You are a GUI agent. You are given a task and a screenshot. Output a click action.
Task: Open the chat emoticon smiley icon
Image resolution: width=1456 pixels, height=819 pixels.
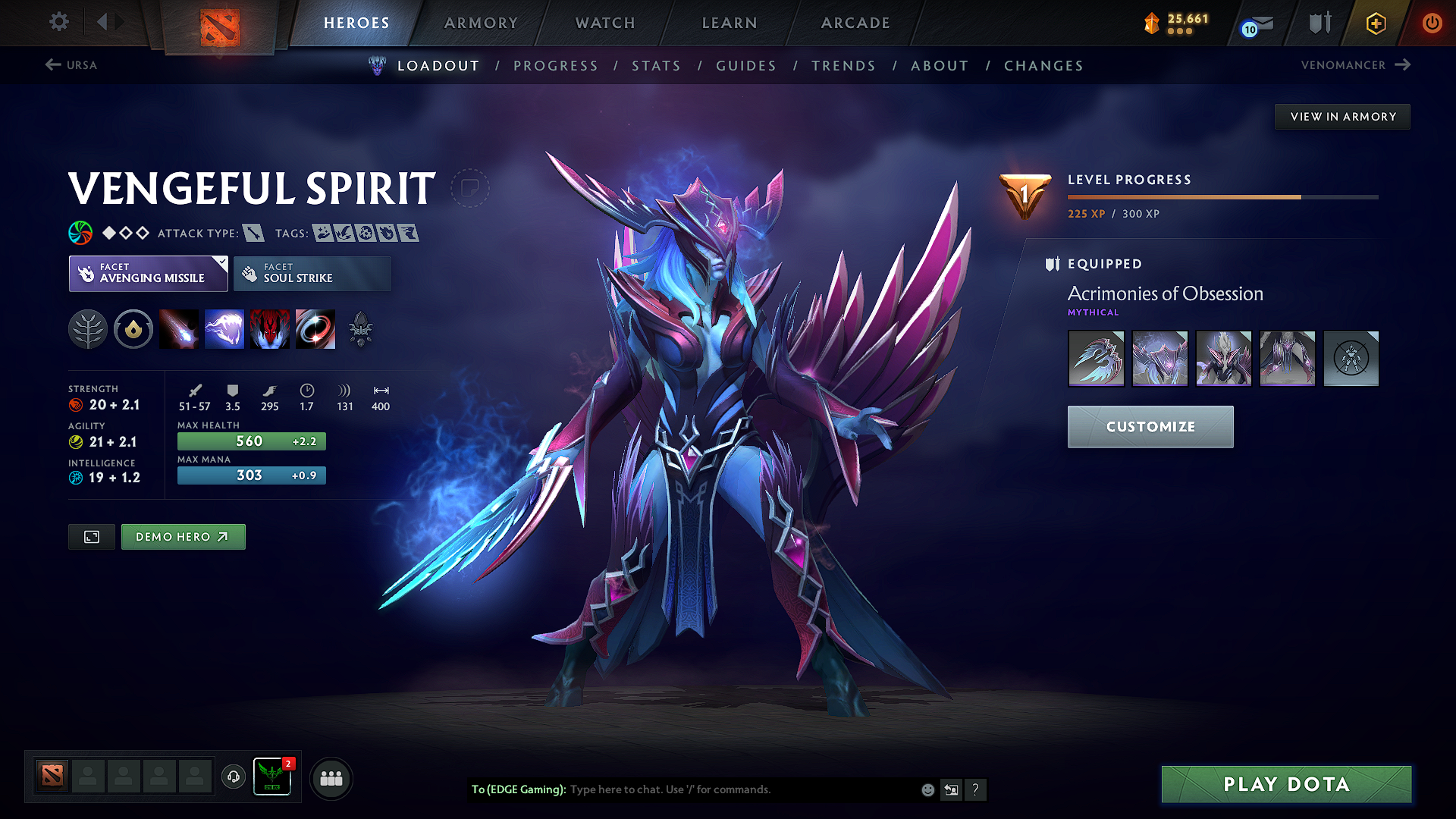[927, 789]
